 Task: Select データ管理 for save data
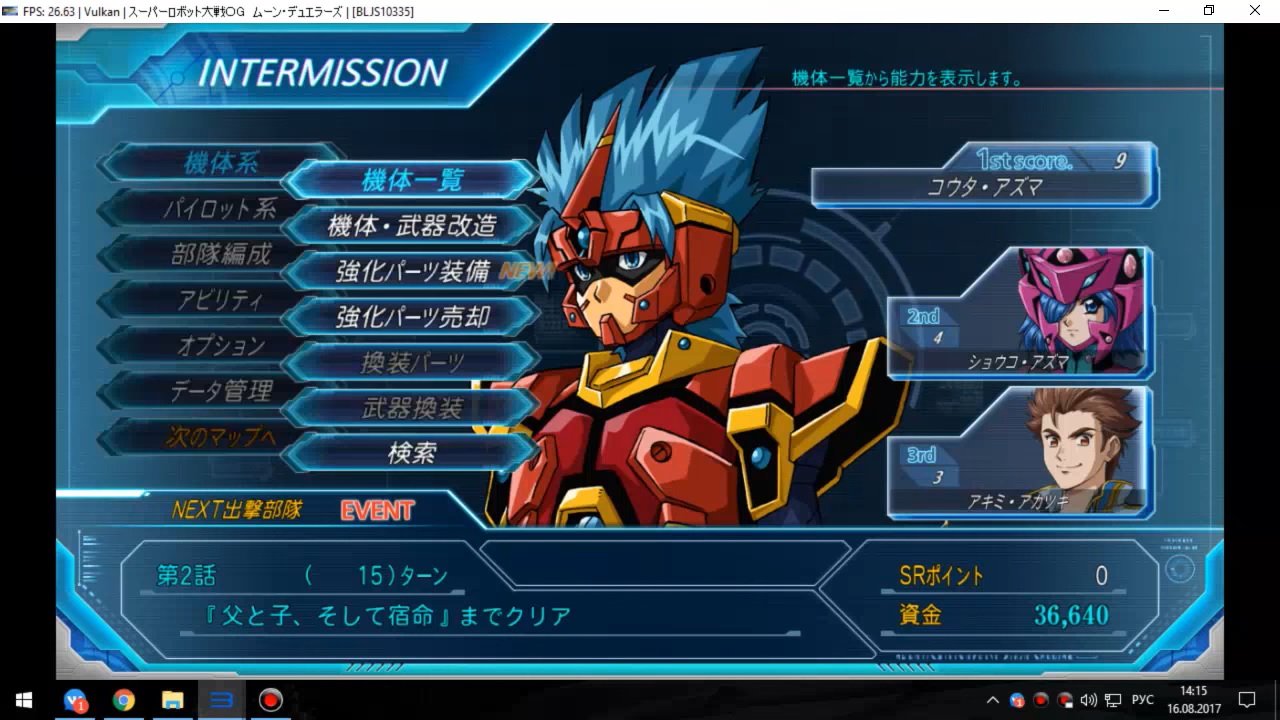click(220, 391)
